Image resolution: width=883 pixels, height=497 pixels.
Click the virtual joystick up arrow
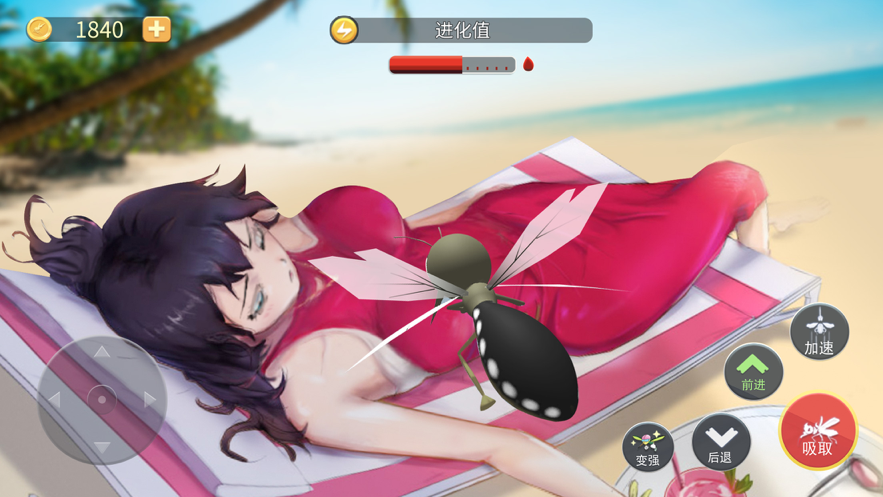tap(102, 352)
